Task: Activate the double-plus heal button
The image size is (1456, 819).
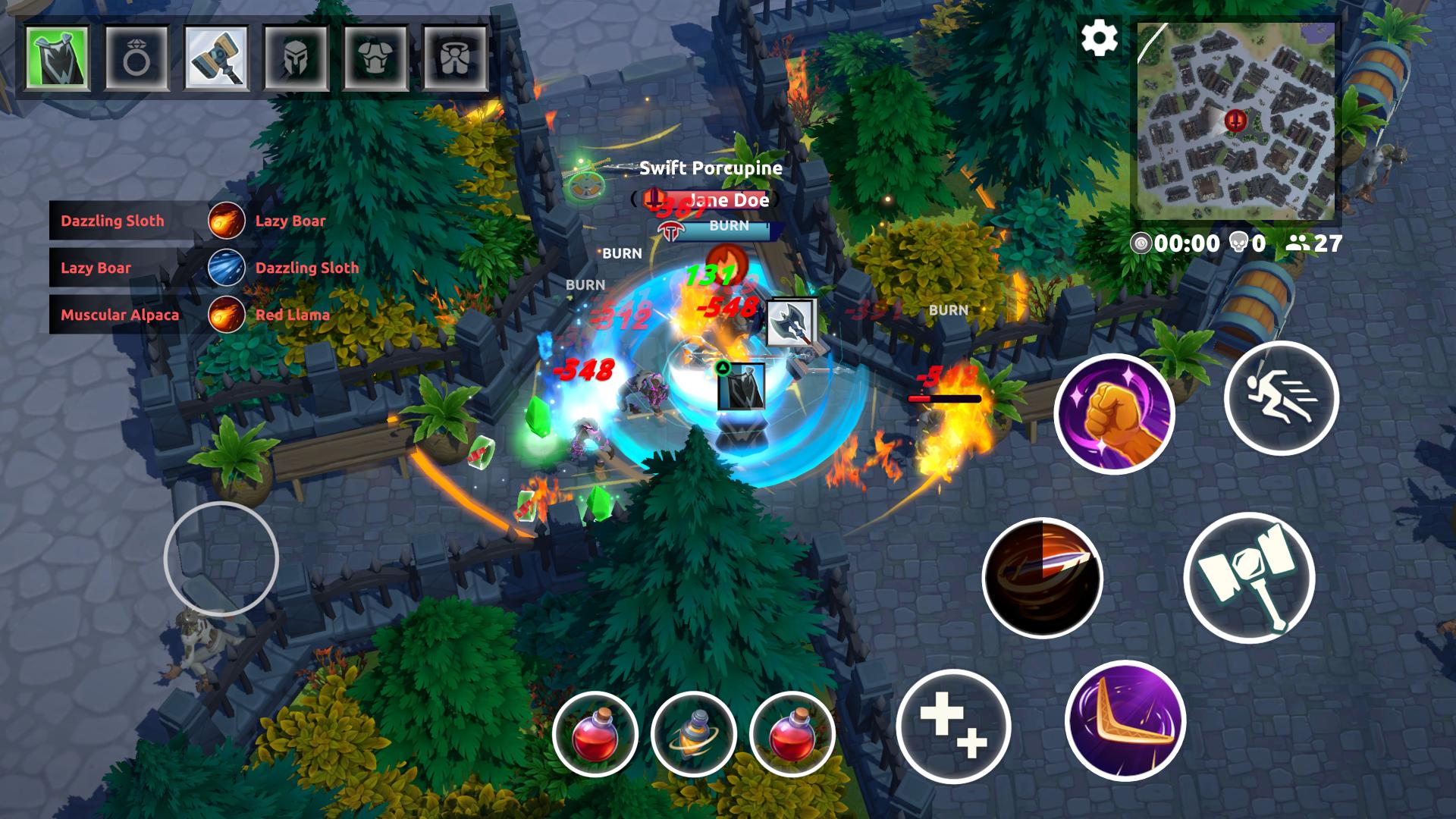Action: click(x=953, y=726)
